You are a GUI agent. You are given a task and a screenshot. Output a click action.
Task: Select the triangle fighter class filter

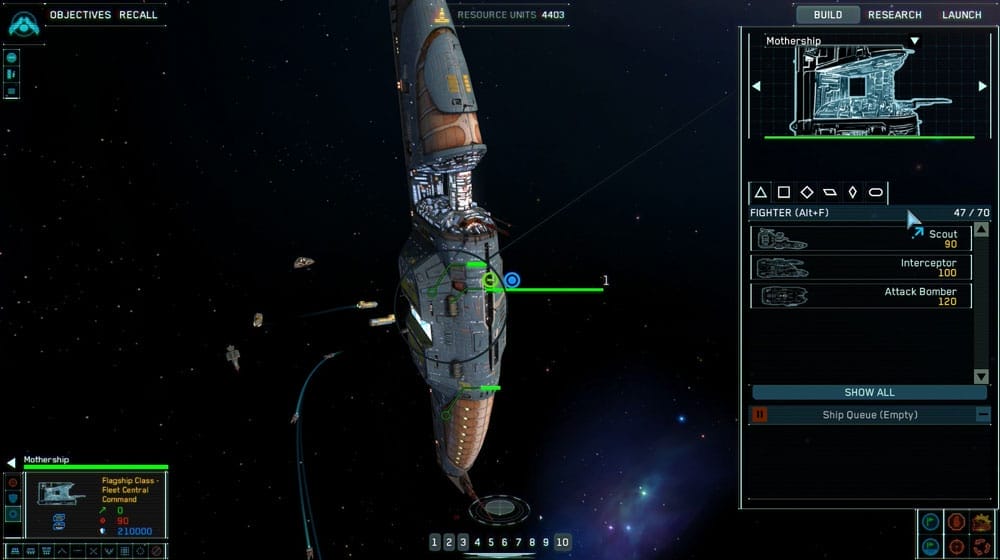(760, 192)
